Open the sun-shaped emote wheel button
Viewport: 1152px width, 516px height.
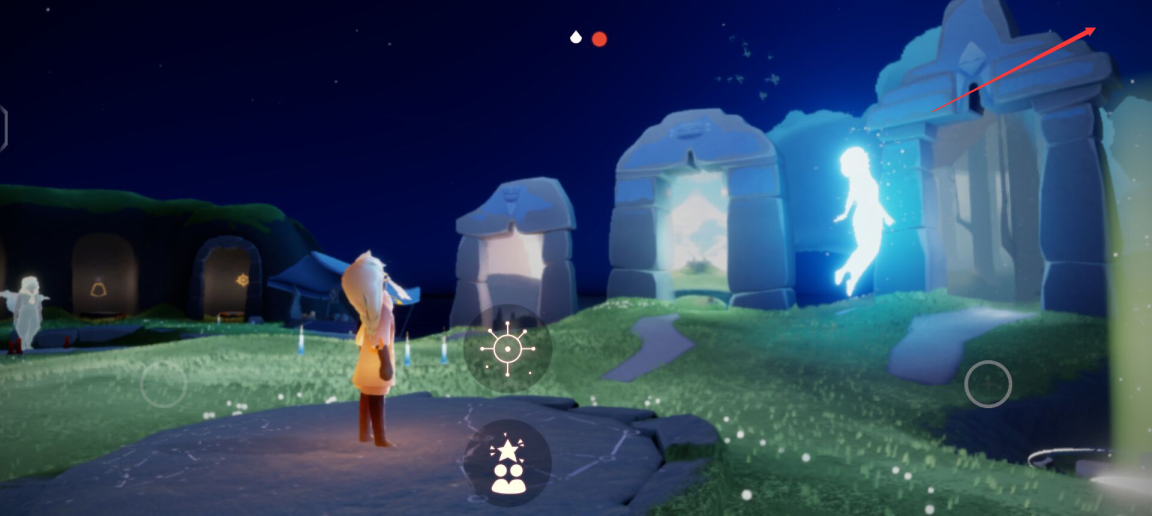coord(507,348)
